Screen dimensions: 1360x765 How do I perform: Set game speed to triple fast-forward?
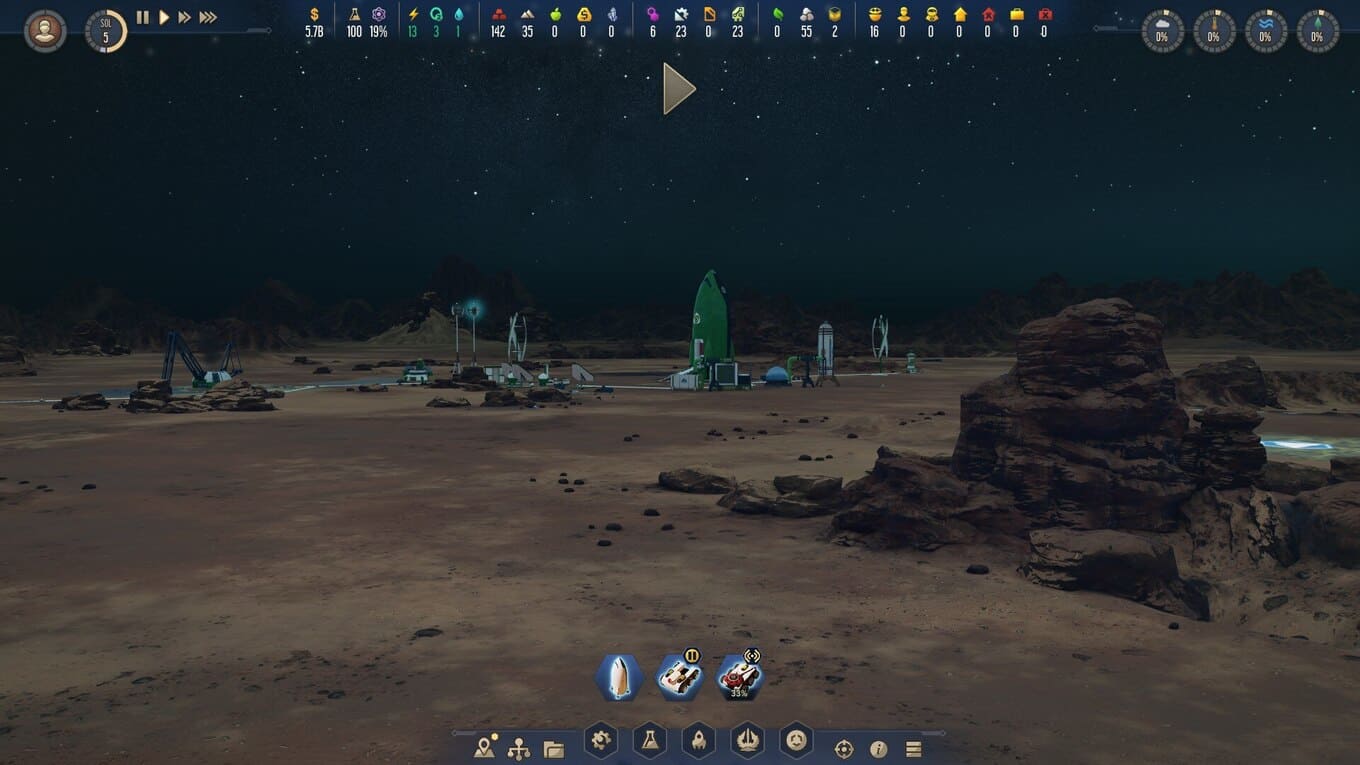208,17
